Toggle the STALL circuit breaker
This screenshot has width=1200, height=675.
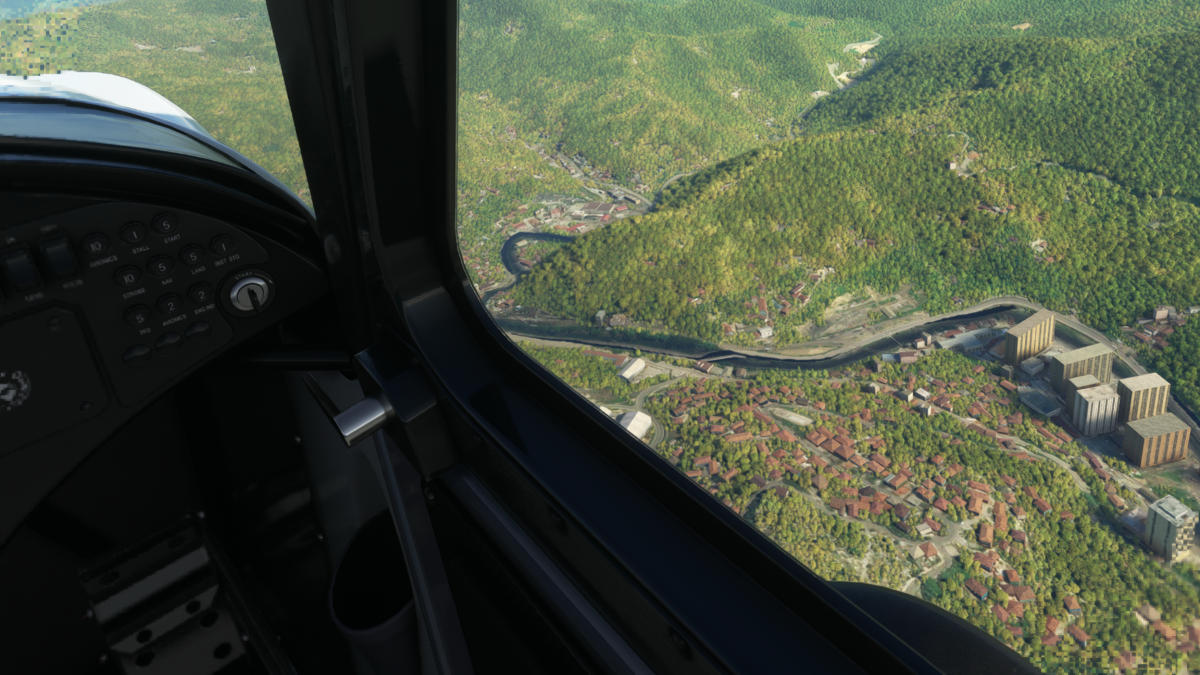[x=132, y=235]
